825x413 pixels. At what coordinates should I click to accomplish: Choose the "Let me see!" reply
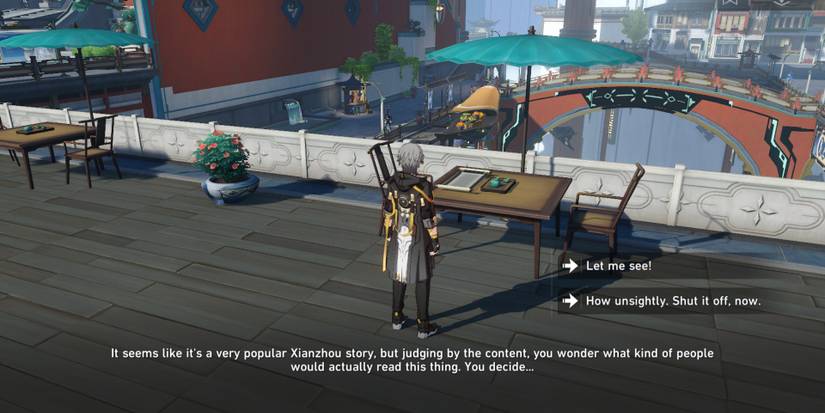pos(618,266)
